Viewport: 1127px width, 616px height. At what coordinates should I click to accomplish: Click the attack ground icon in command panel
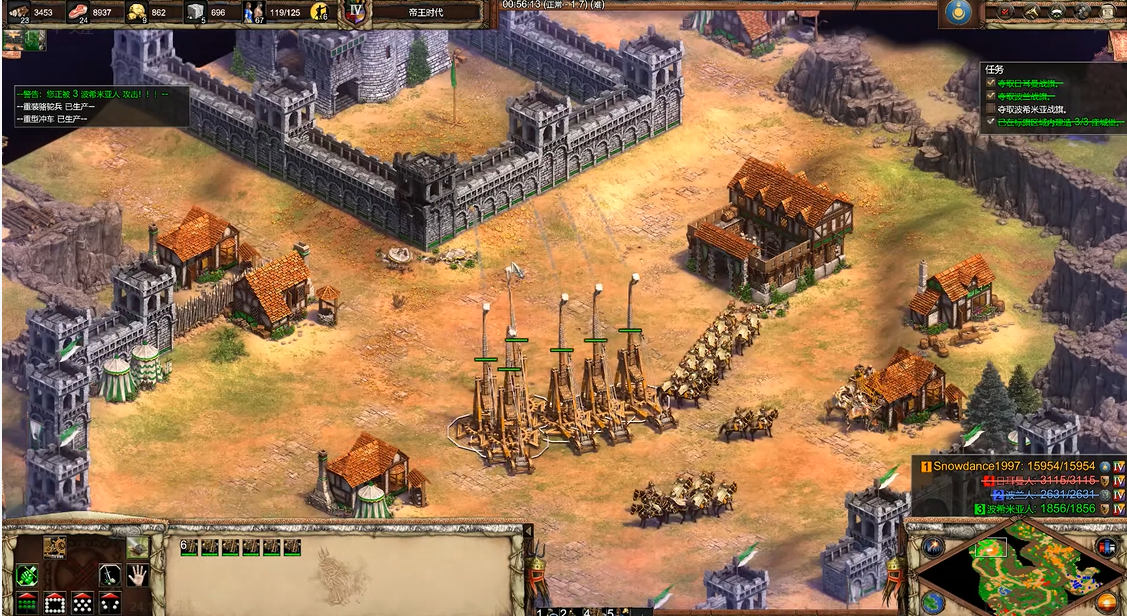pos(136,547)
